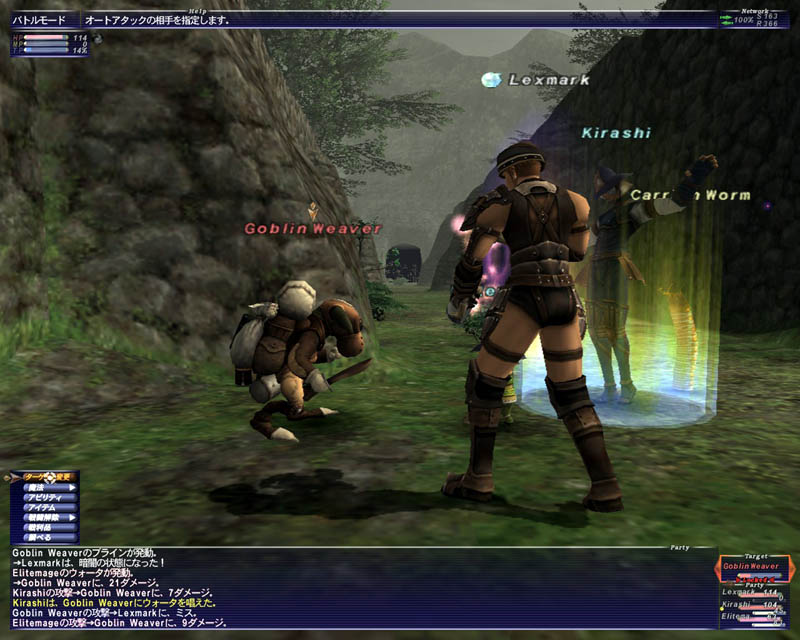800x640 pixels.
Task: Open the 魔法 (Magic) submenu
Action: click(47, 487)
